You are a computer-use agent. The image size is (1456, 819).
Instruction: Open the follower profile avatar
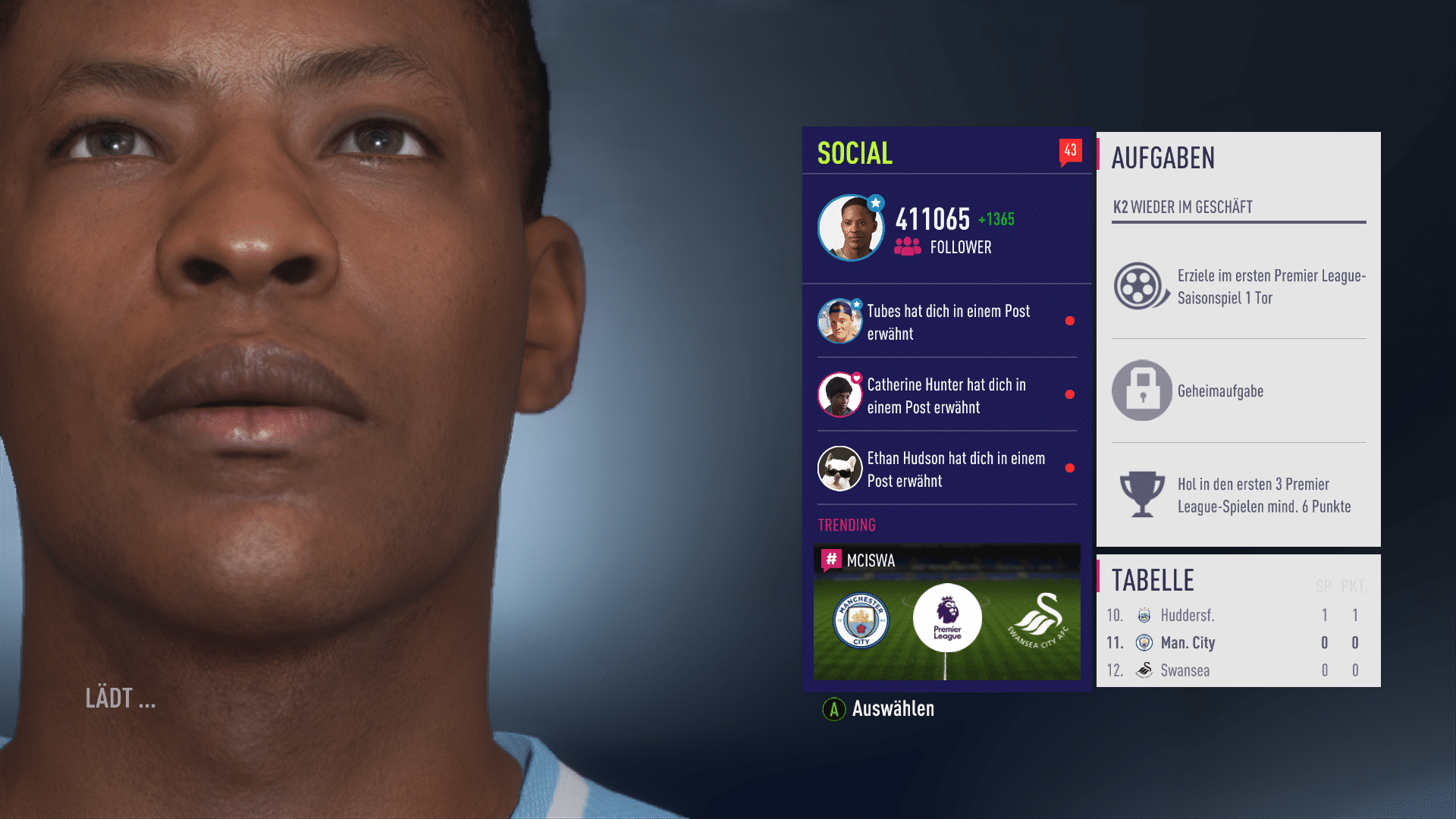[850, 228]
